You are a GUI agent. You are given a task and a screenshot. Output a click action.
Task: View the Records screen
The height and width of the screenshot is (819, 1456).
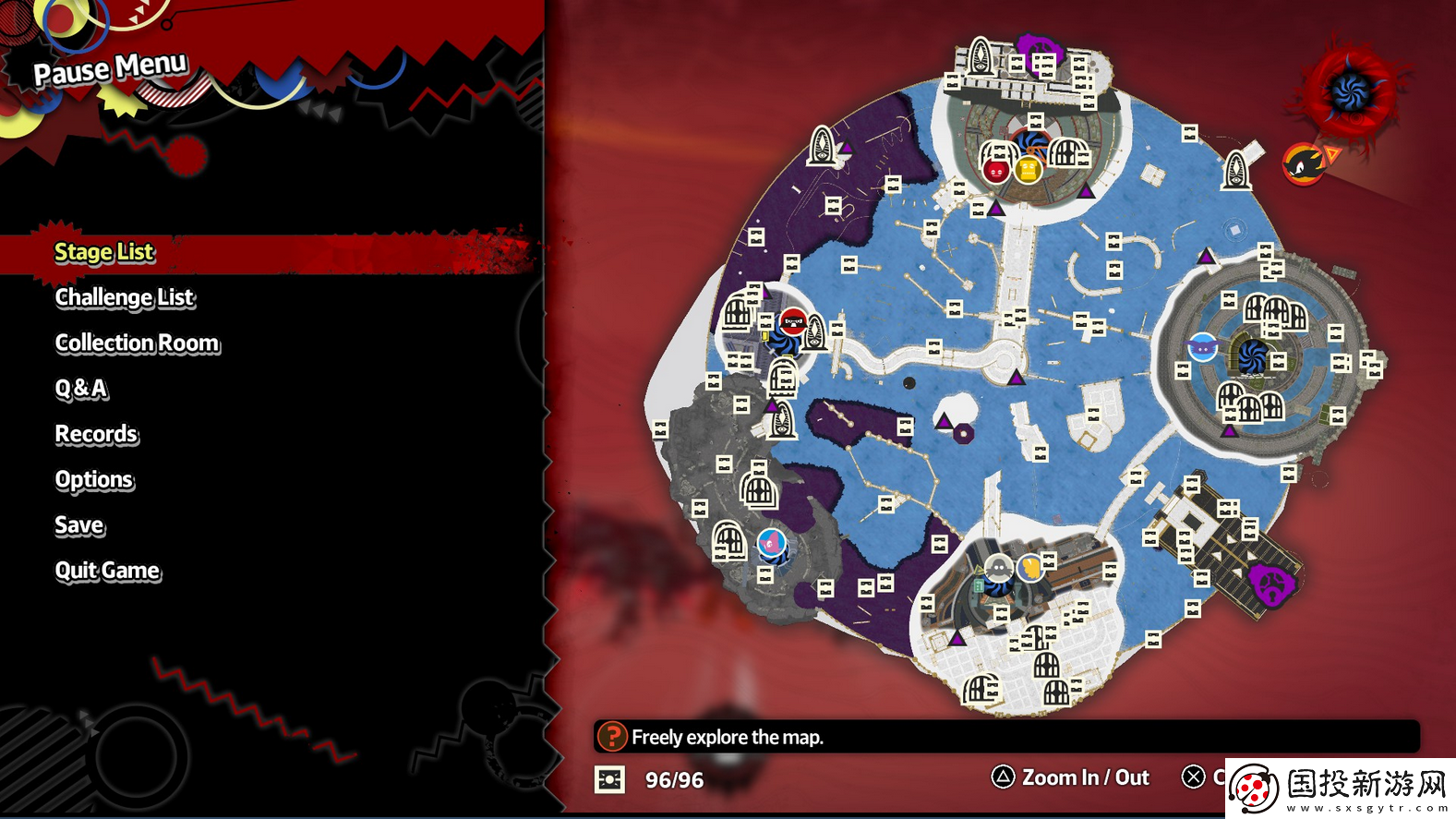pyautogui.click(x=96, y=434)
